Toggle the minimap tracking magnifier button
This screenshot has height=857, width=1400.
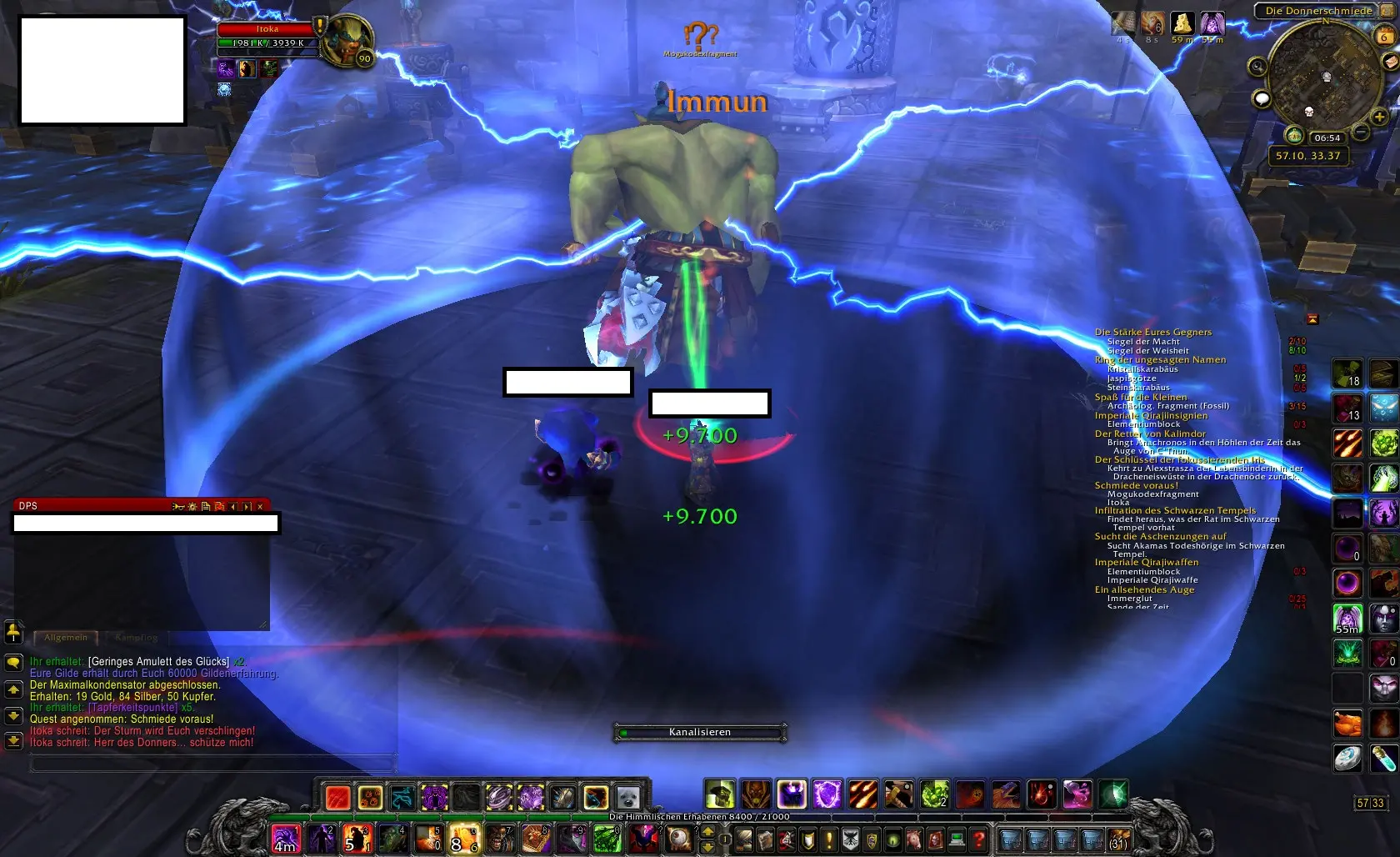tap(1257, 67)
